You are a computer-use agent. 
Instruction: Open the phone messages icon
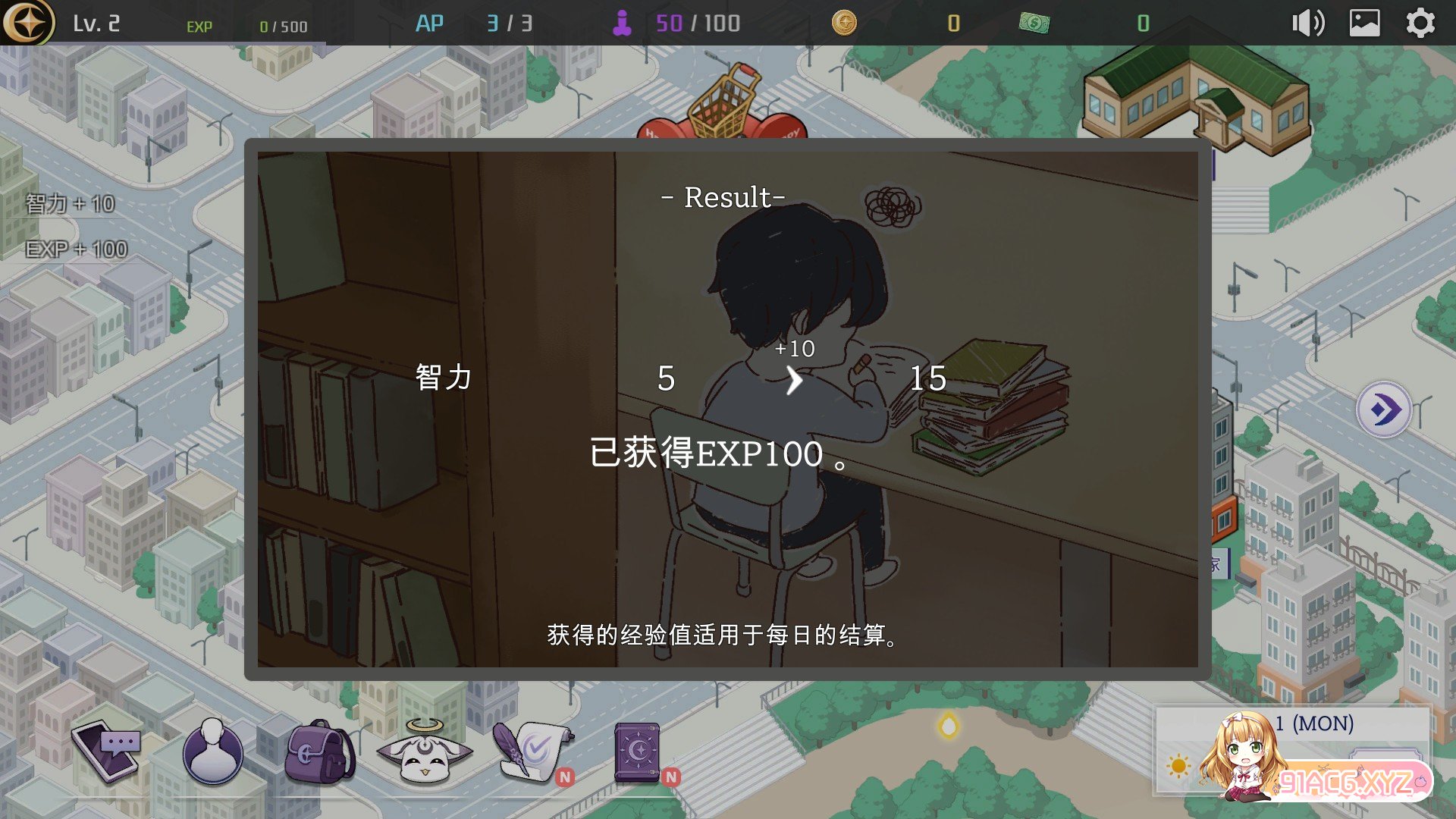point(106,752)
